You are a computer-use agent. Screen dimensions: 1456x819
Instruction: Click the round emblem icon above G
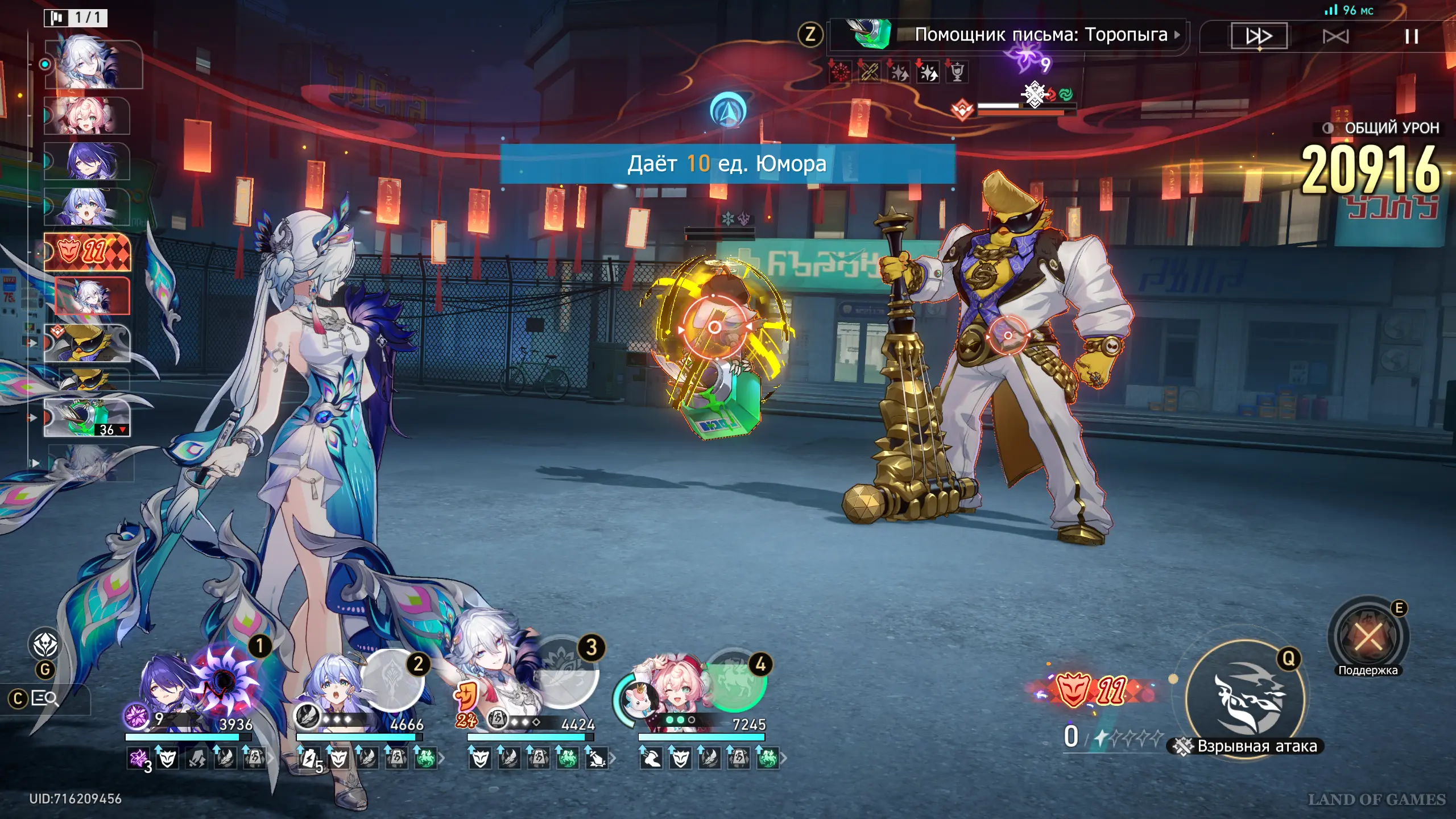pyautogui.click(x=45, y=645)
